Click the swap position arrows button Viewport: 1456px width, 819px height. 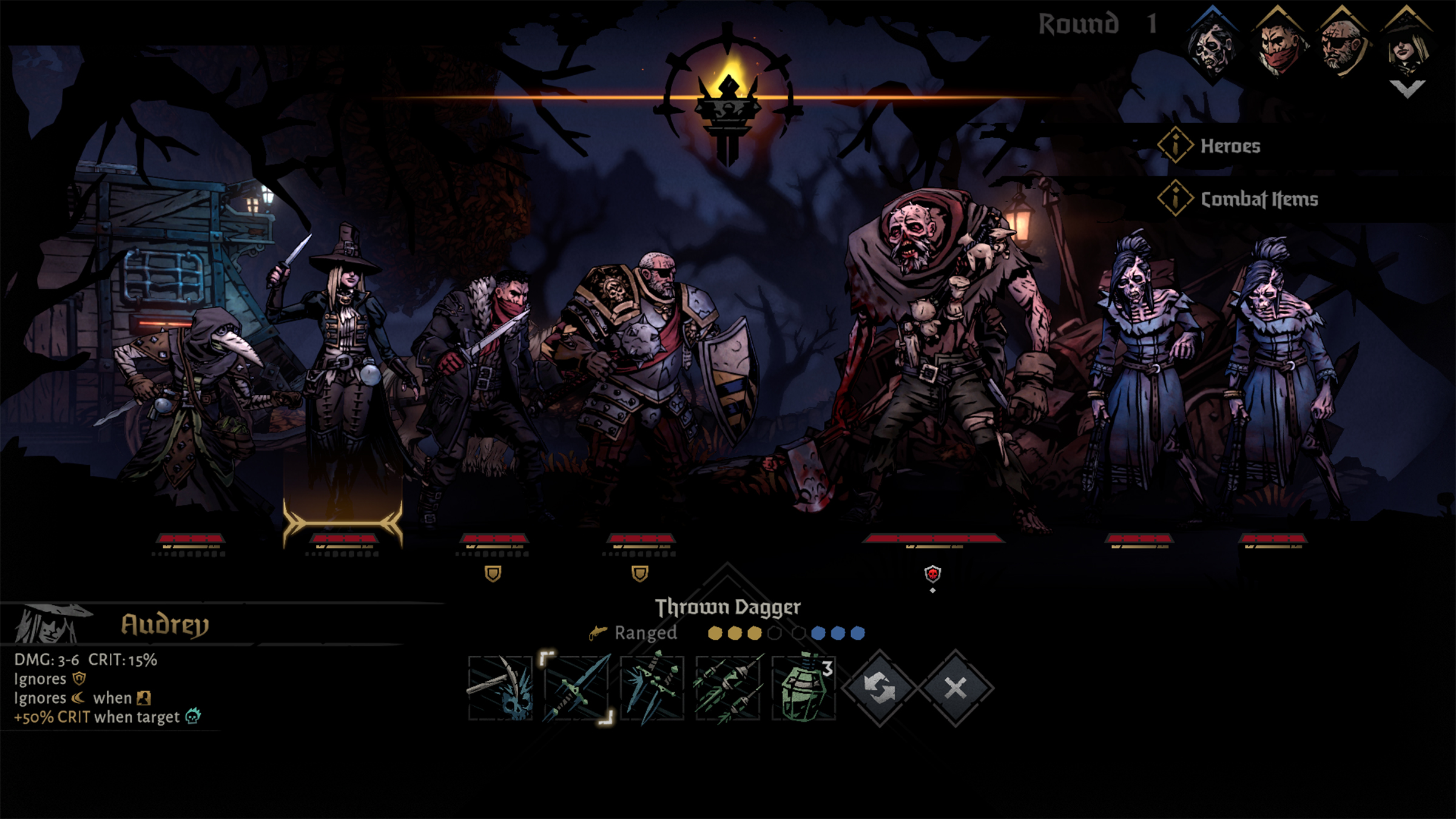(879, 688)
